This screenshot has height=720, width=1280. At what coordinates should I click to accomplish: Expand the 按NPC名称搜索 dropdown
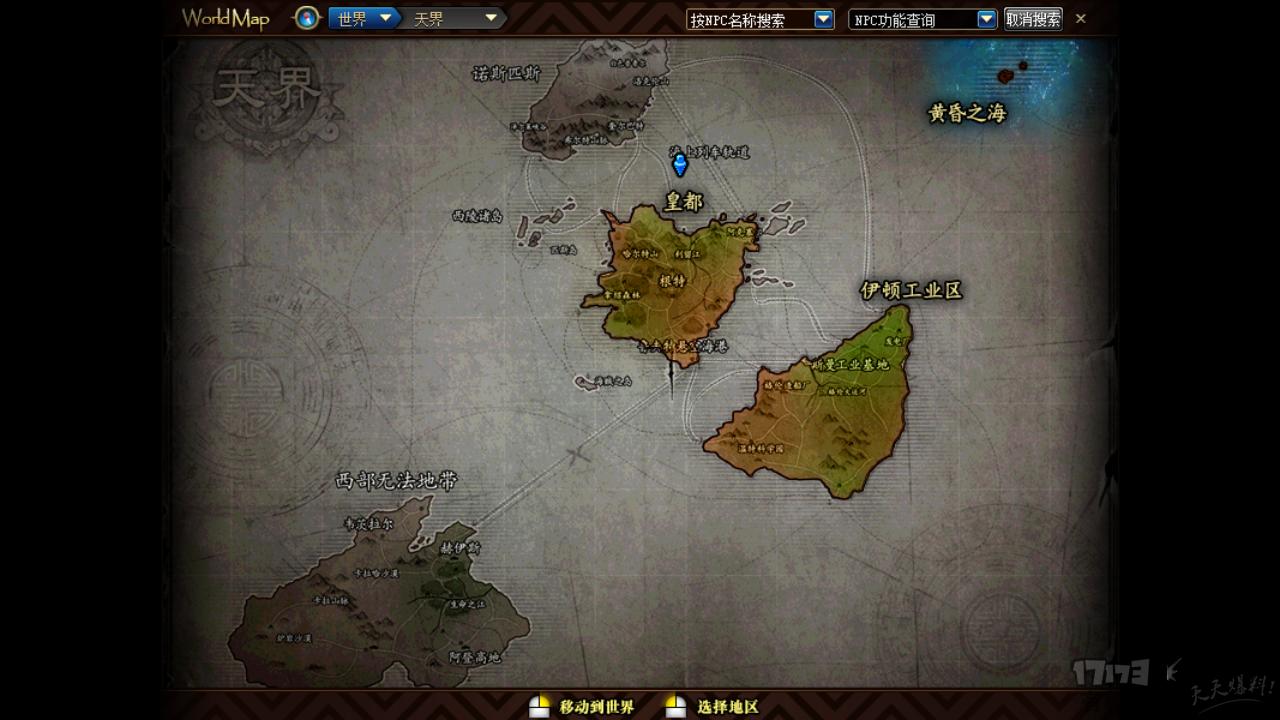click(822, 17)
